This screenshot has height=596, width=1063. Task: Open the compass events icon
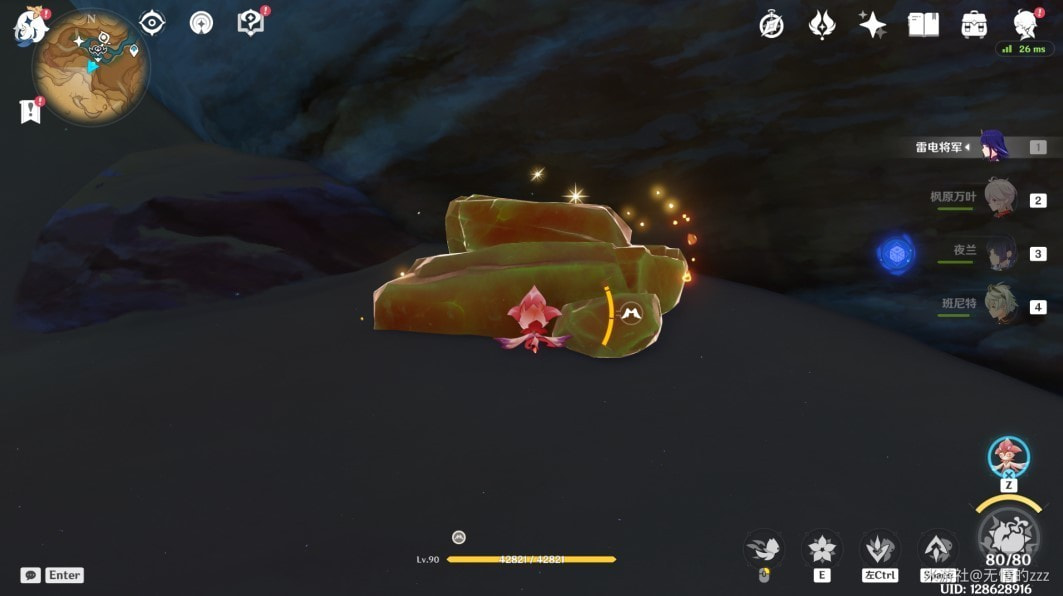(771, 25)
